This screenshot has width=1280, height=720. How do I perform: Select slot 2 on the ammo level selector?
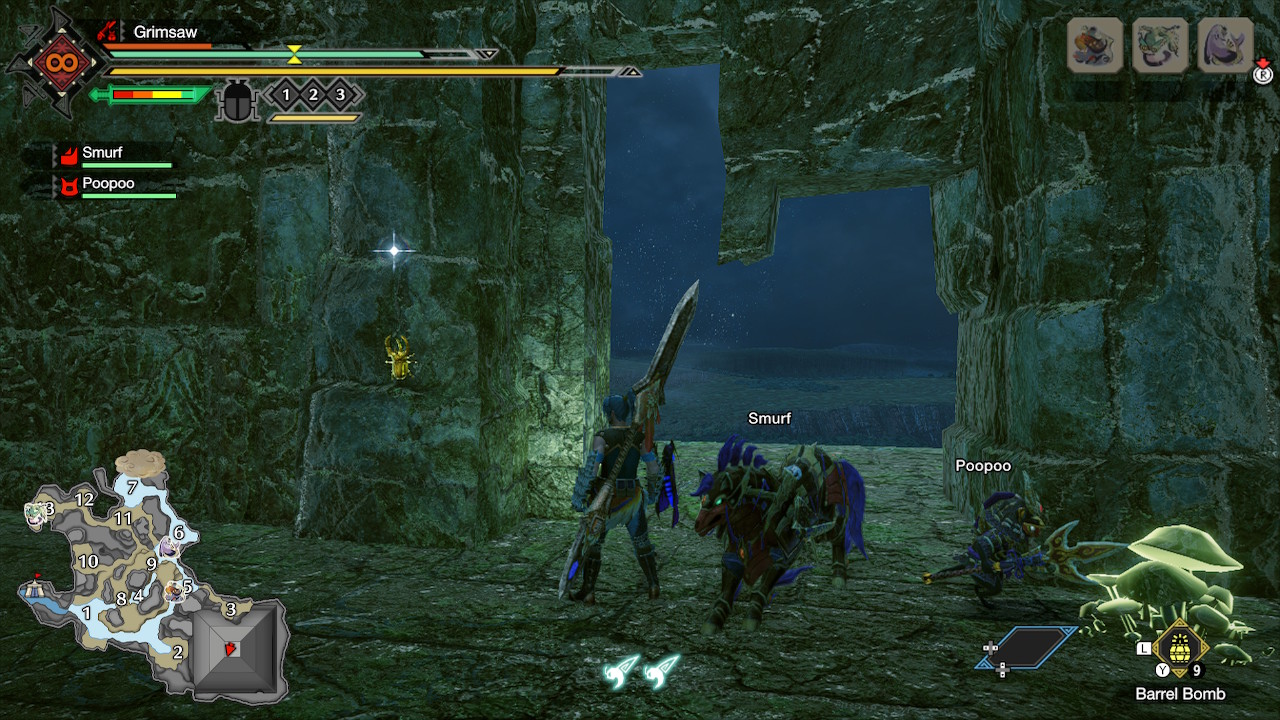312,93
